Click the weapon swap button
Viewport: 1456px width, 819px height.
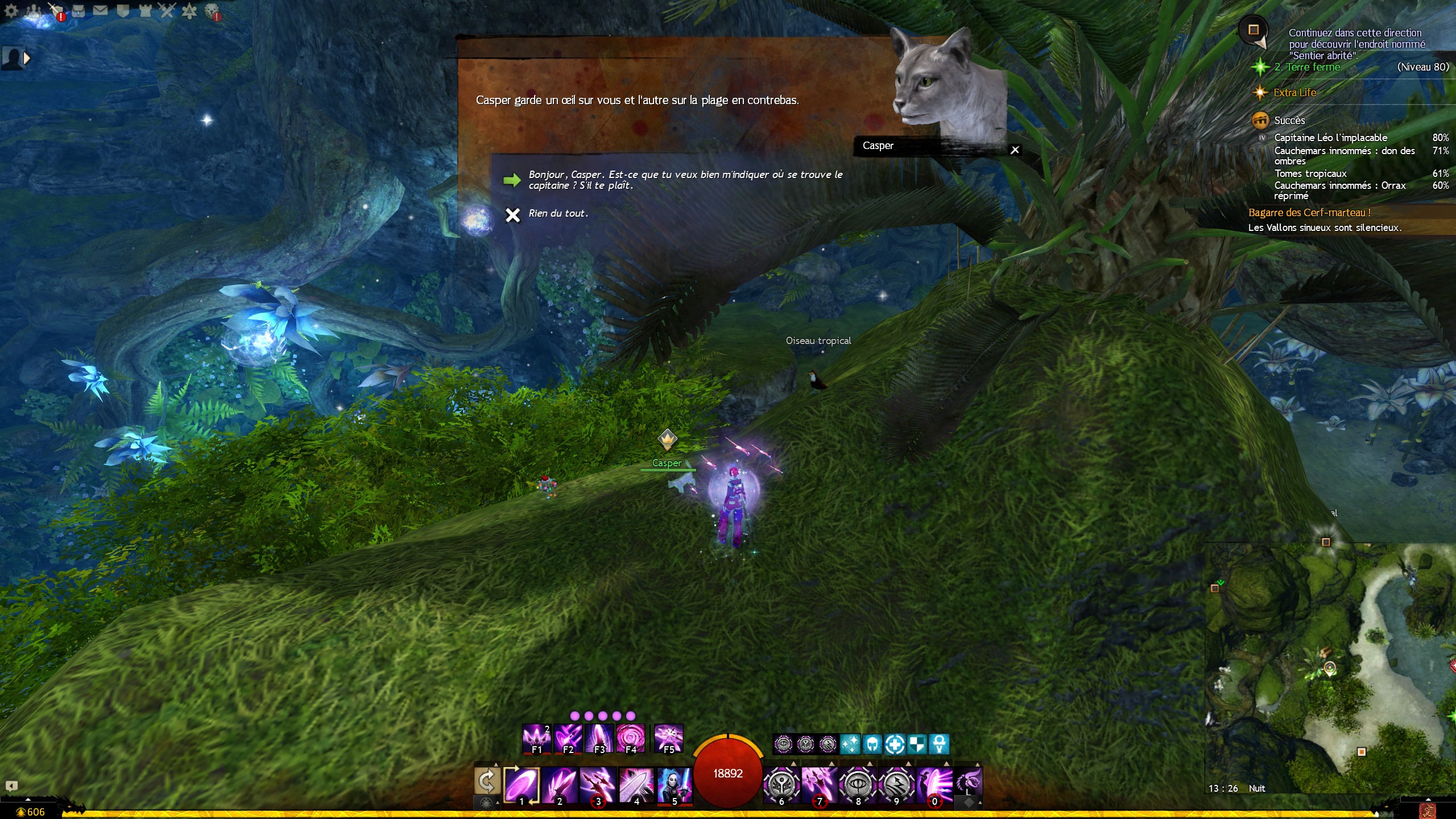[x=487, y=781]
